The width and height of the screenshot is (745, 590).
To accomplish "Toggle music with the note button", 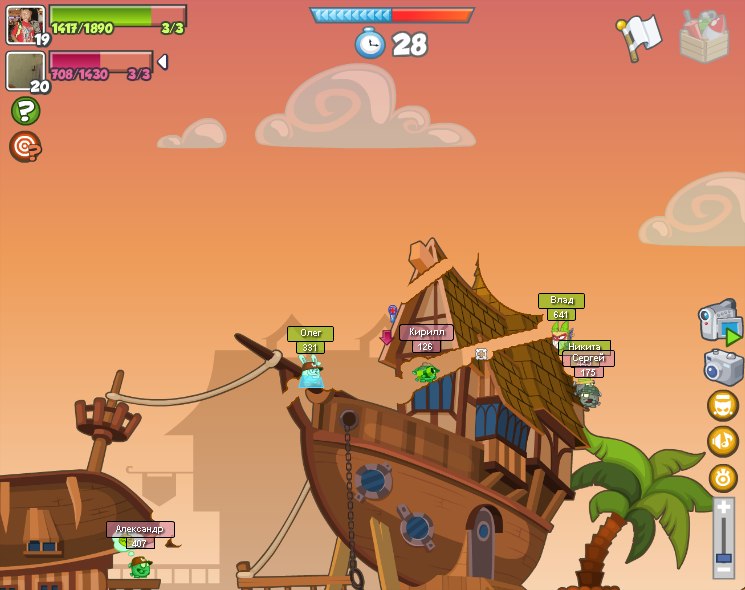I will coord(723,441).
